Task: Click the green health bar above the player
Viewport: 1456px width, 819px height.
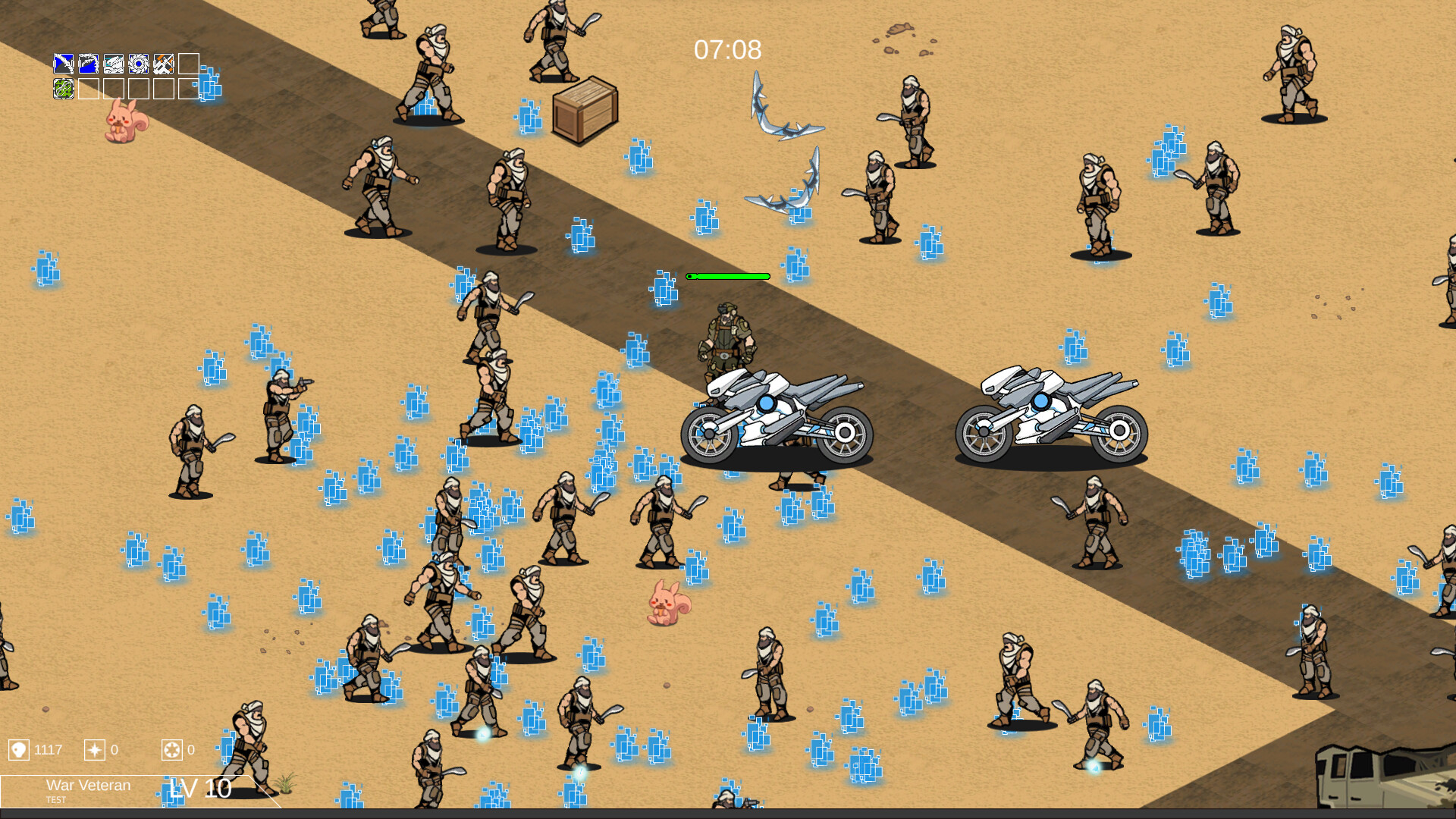Action: pos(728,276)
